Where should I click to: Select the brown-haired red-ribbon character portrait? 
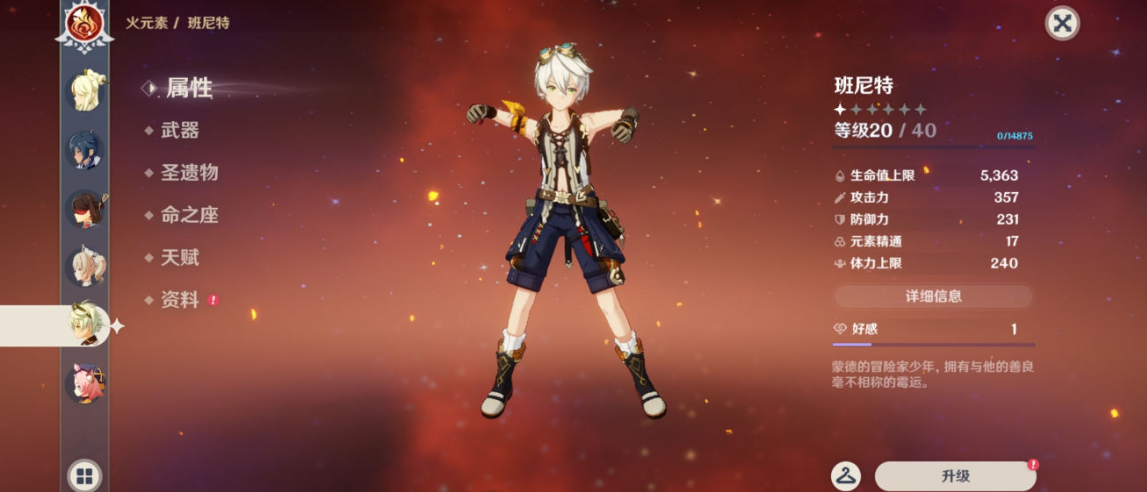pos(84,209)
